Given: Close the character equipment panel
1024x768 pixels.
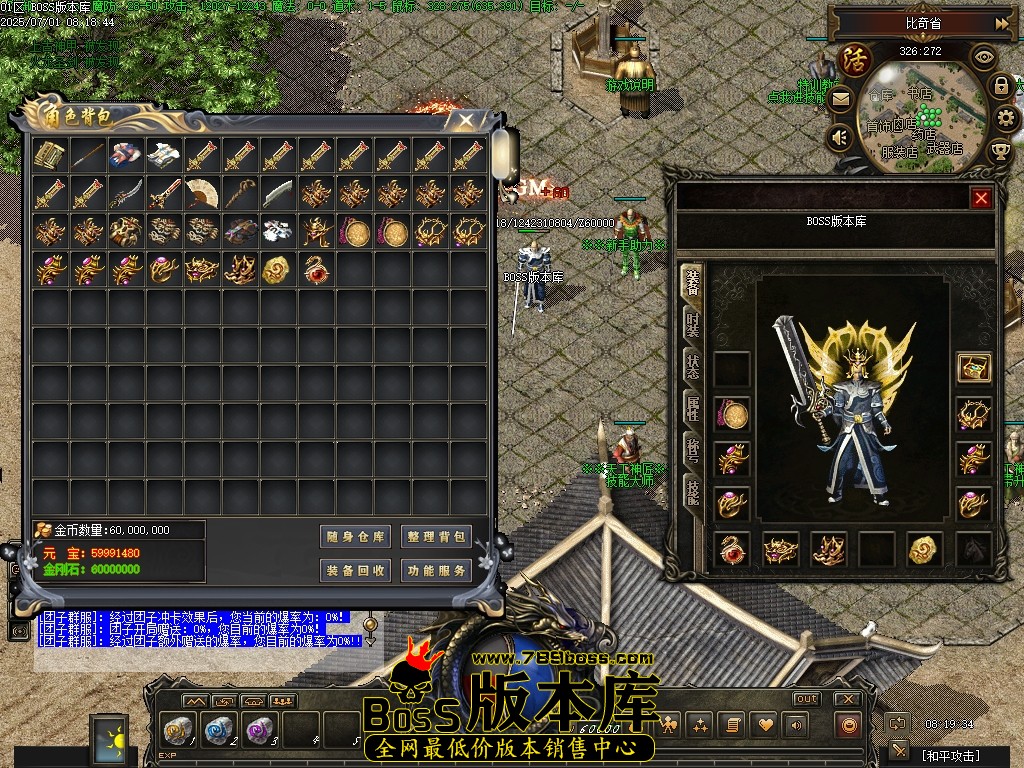Looking at the screenshot, I should [981, 198].
